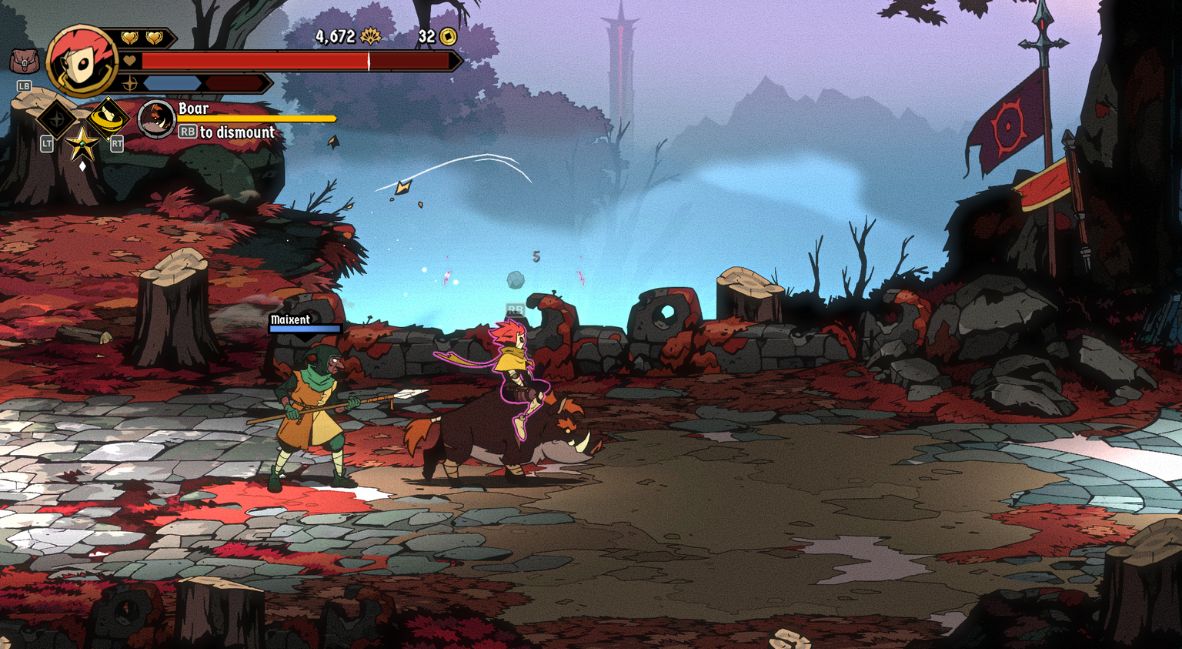Click the gold coin currency icon
The image size is (1182, 649).
click(x=448, y=37)
